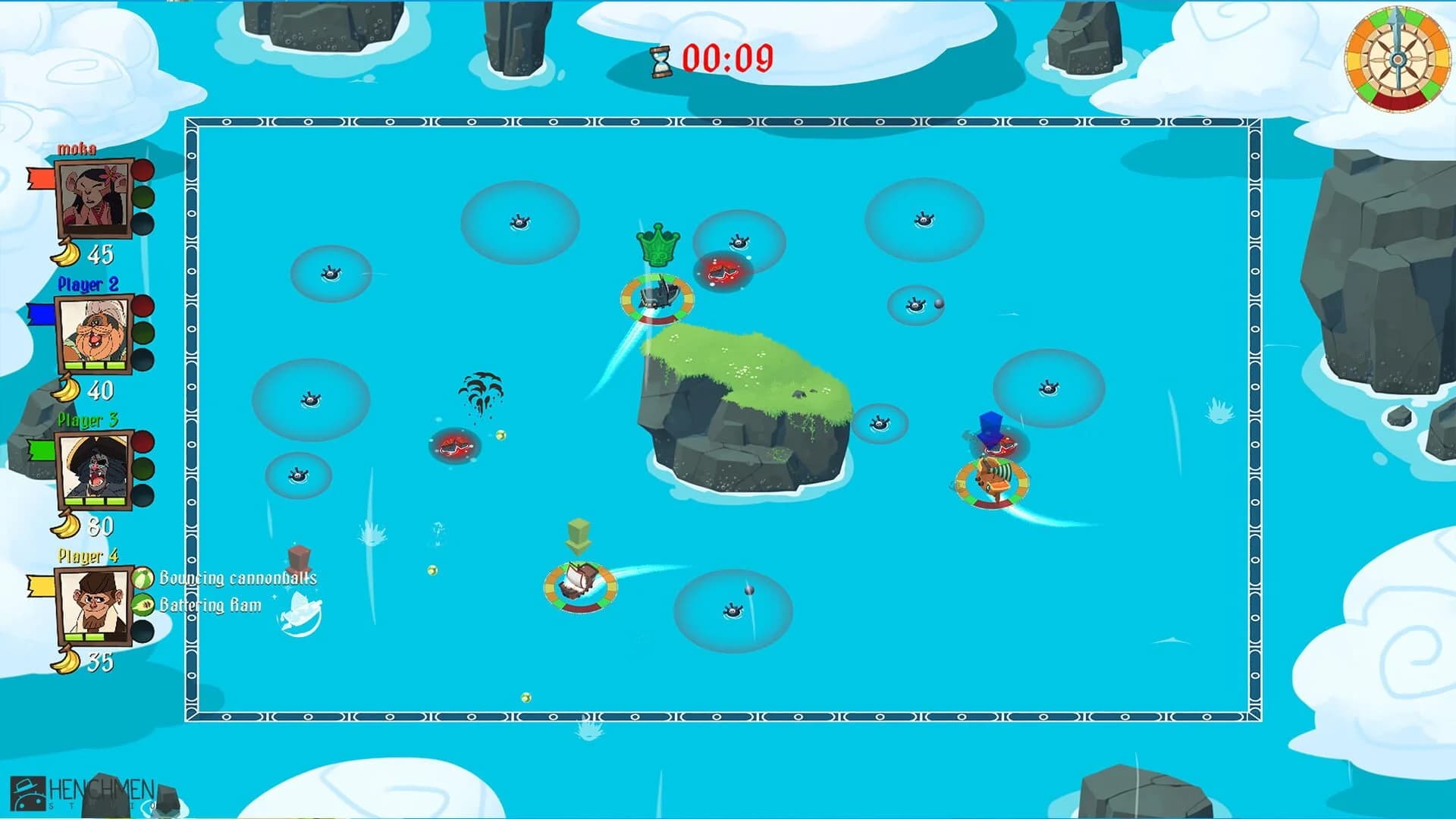Screen dimensions: 1456x819
Task: Click the Battering Ram label text
Action: click(210, 605)
